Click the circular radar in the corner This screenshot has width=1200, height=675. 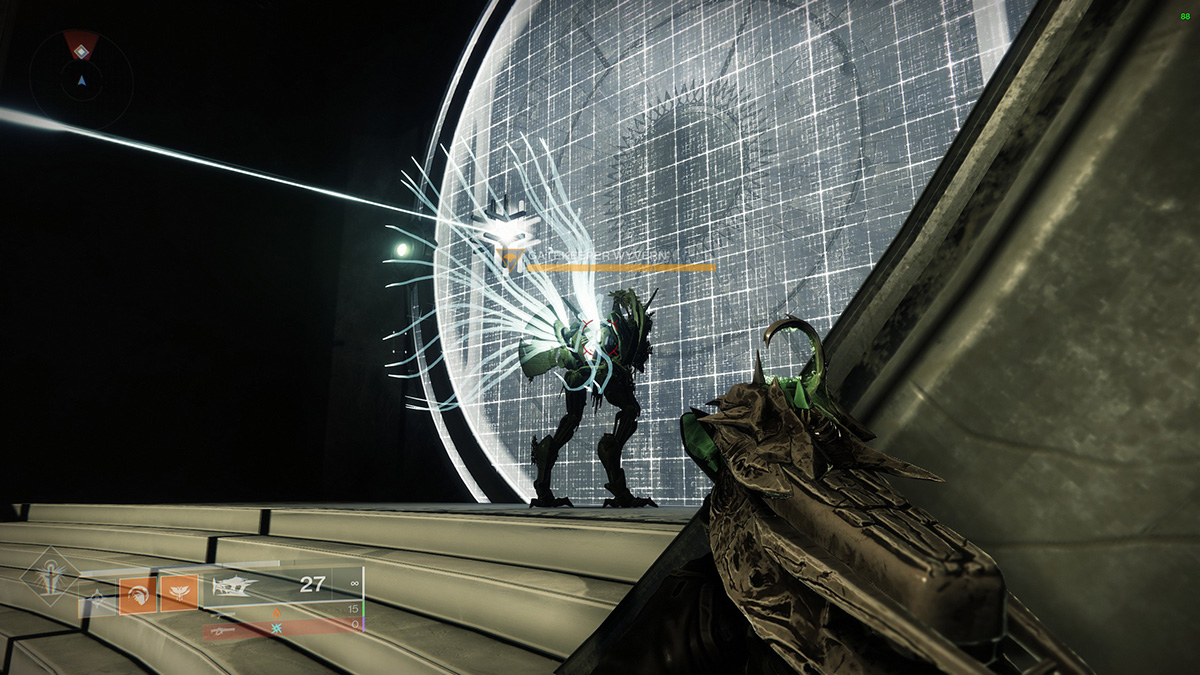[81, 79]
